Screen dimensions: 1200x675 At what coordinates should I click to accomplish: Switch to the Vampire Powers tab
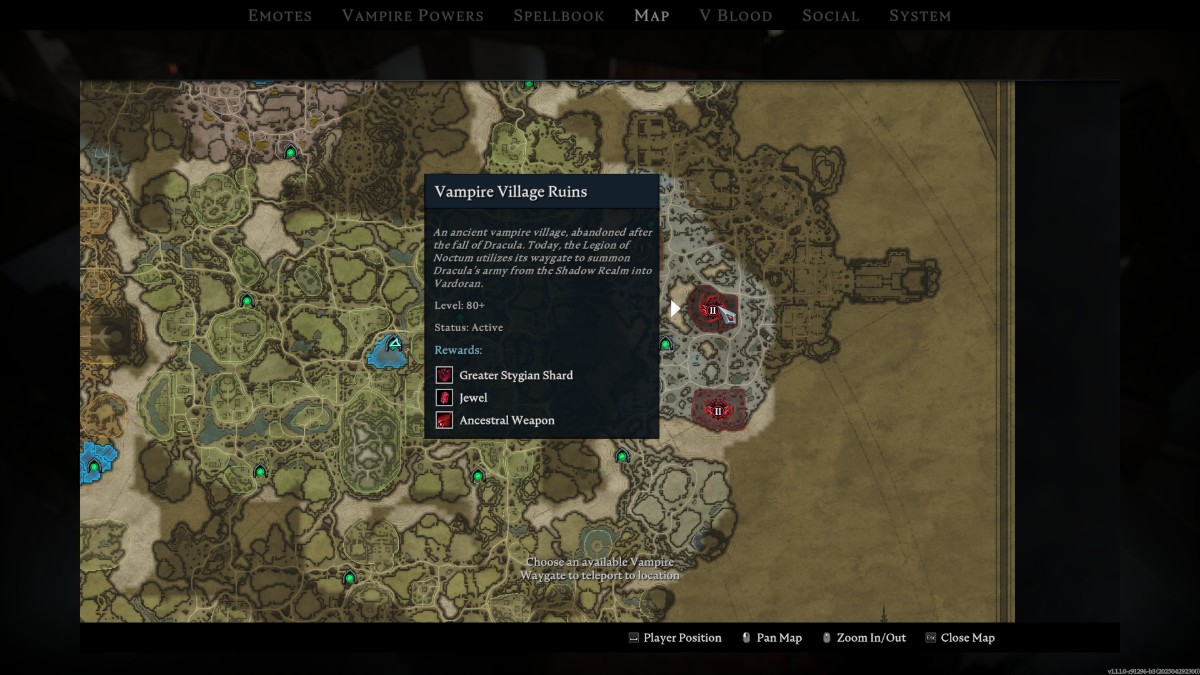(412, 16)
